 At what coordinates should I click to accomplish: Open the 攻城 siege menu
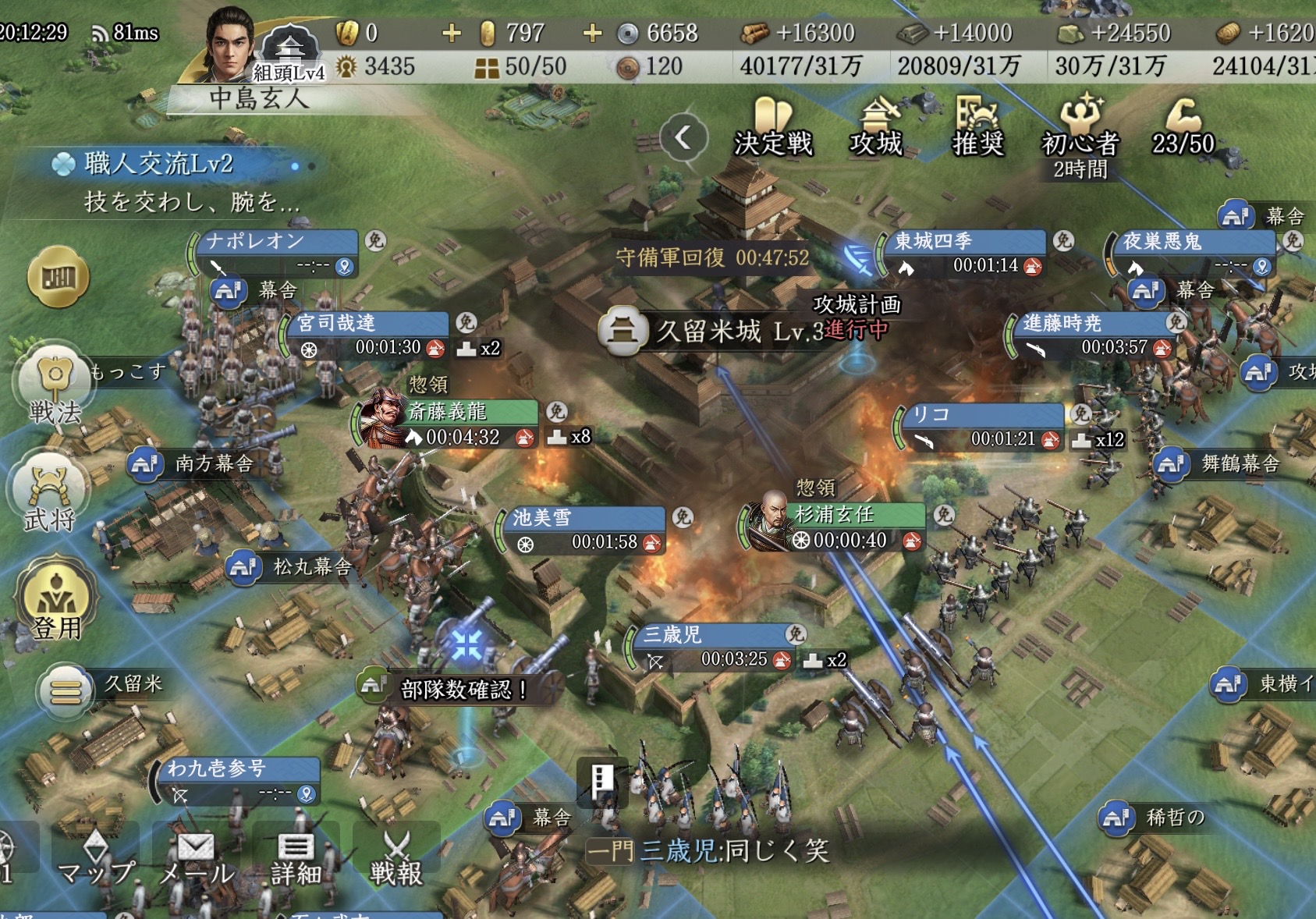[x=876, y=127]
